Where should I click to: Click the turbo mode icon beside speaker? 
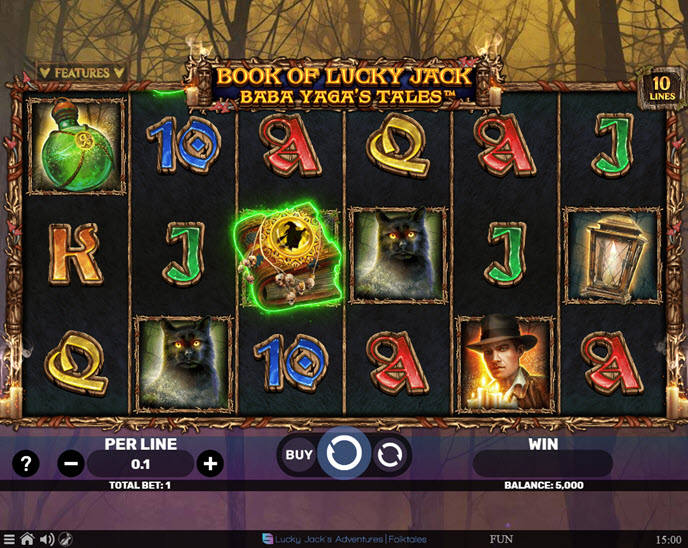coord(65,540)
